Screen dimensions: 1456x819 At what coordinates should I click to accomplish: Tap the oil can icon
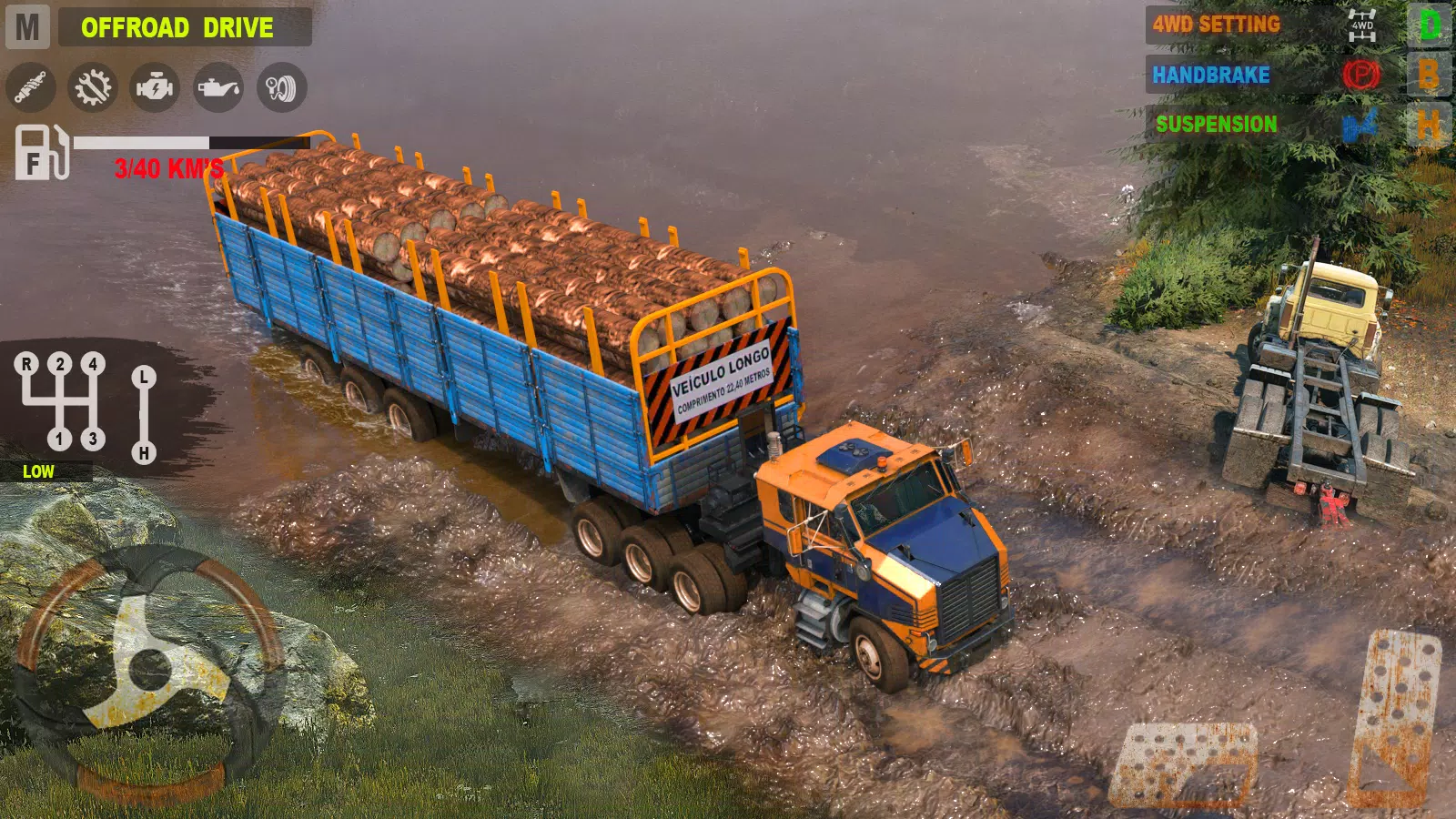click(220, 88)
